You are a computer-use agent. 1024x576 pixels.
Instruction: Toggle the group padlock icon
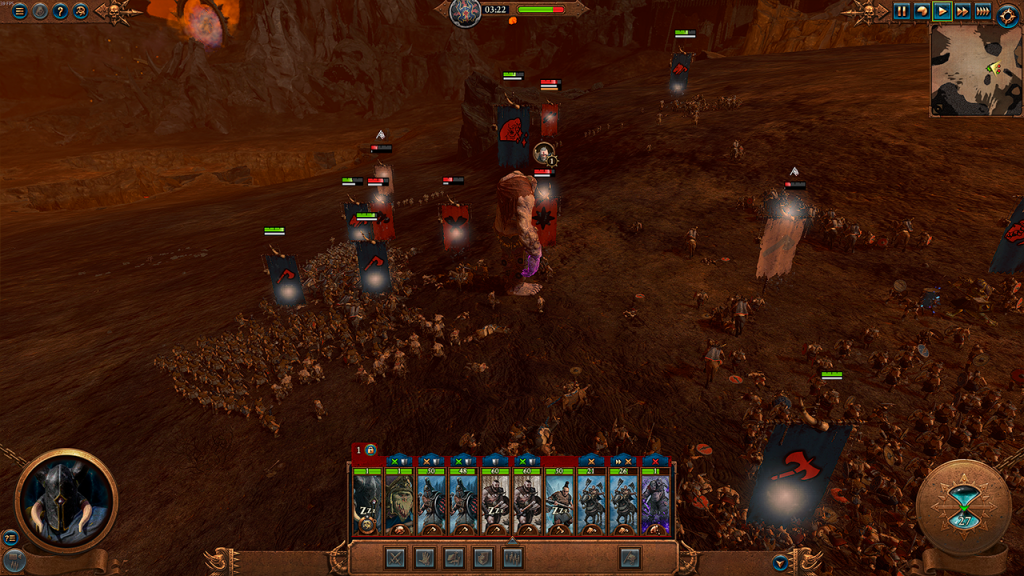(371, 451)
